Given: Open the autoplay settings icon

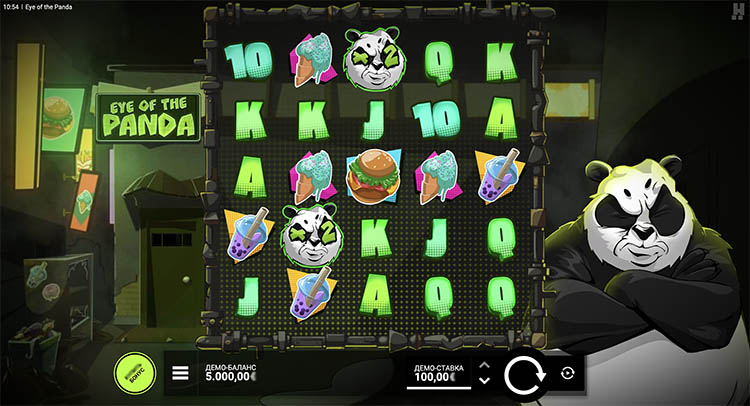Looking at the screenshot, I should pos(568,373).
